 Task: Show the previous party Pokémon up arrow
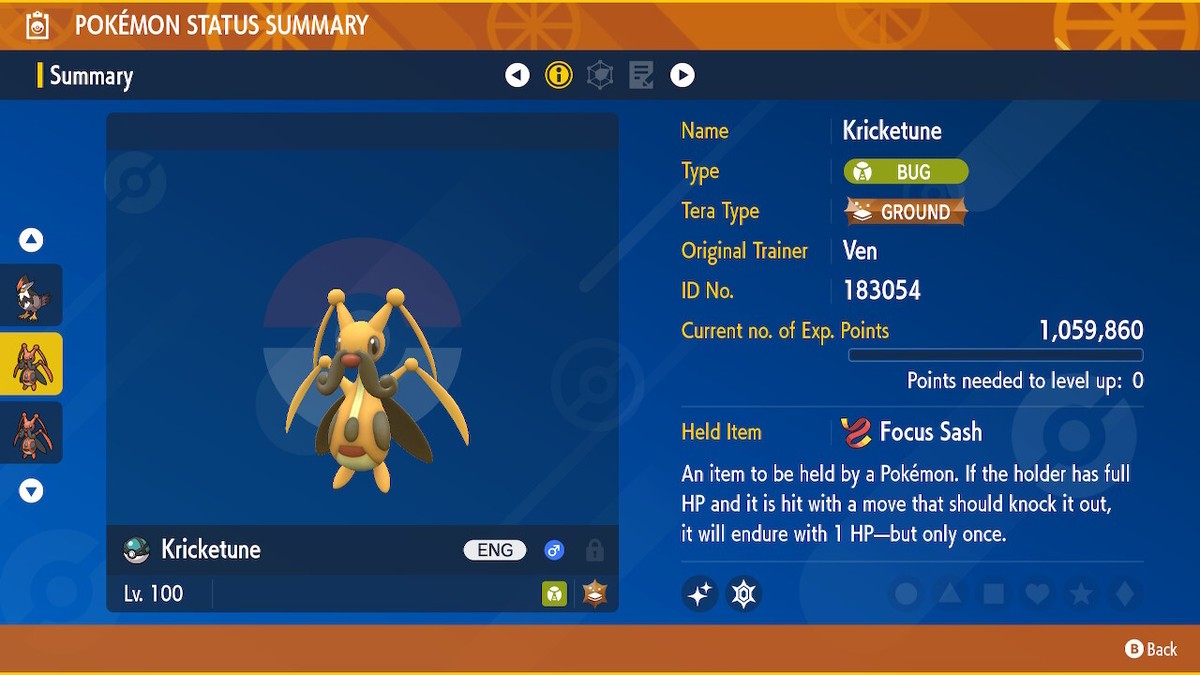coord(31,240)
